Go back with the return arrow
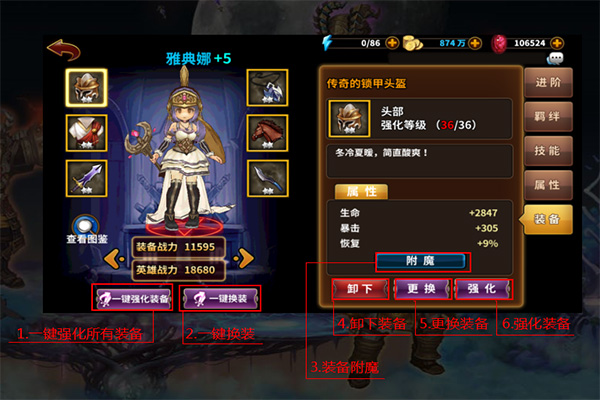Image resolution: width=600 pixels, height=400 pixels. pos(64,49)
